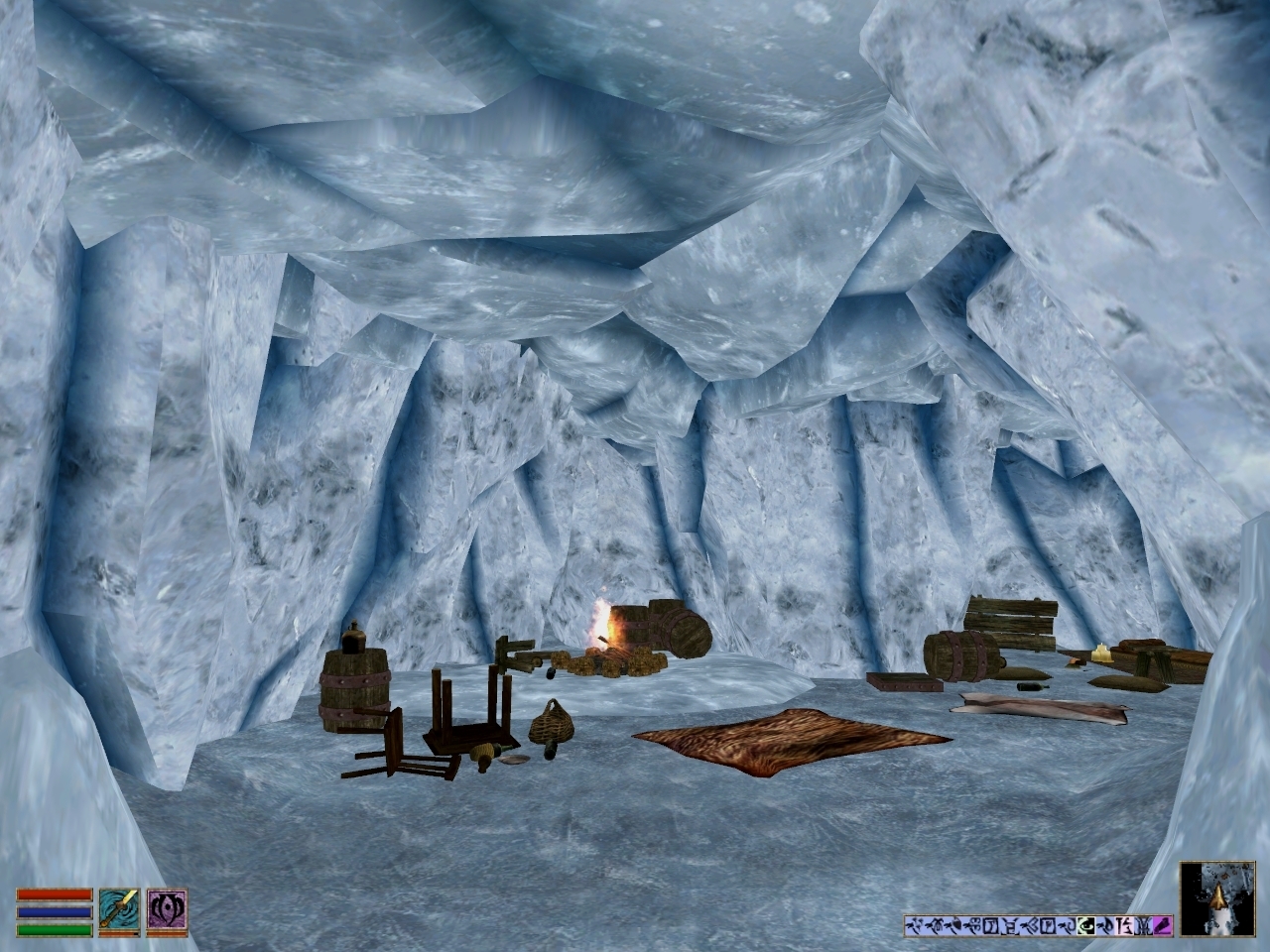Click the green eye magic effect icon
Image resolution: width=1270 pixels, height=952 pixels.
[x=1086, y=925]
